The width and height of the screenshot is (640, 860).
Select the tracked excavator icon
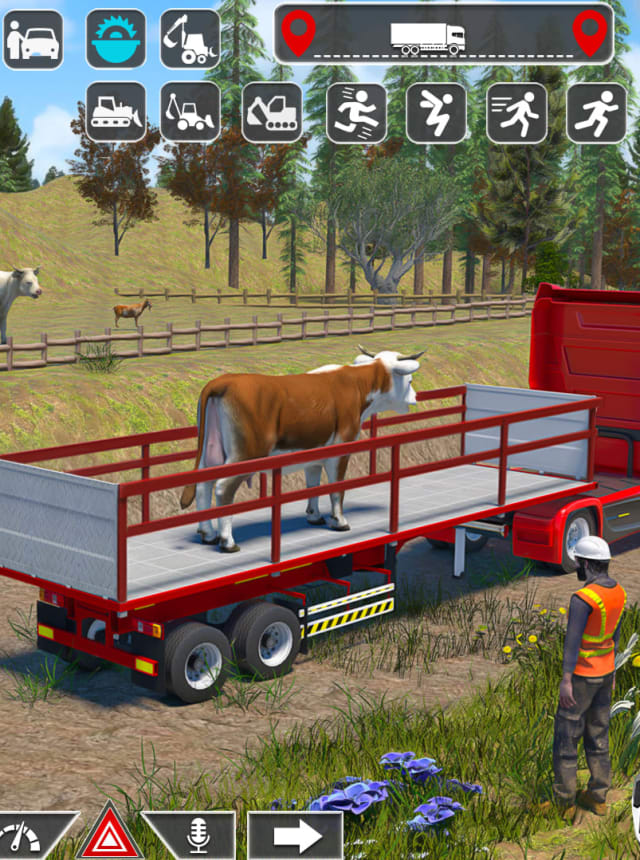(272, 112)
